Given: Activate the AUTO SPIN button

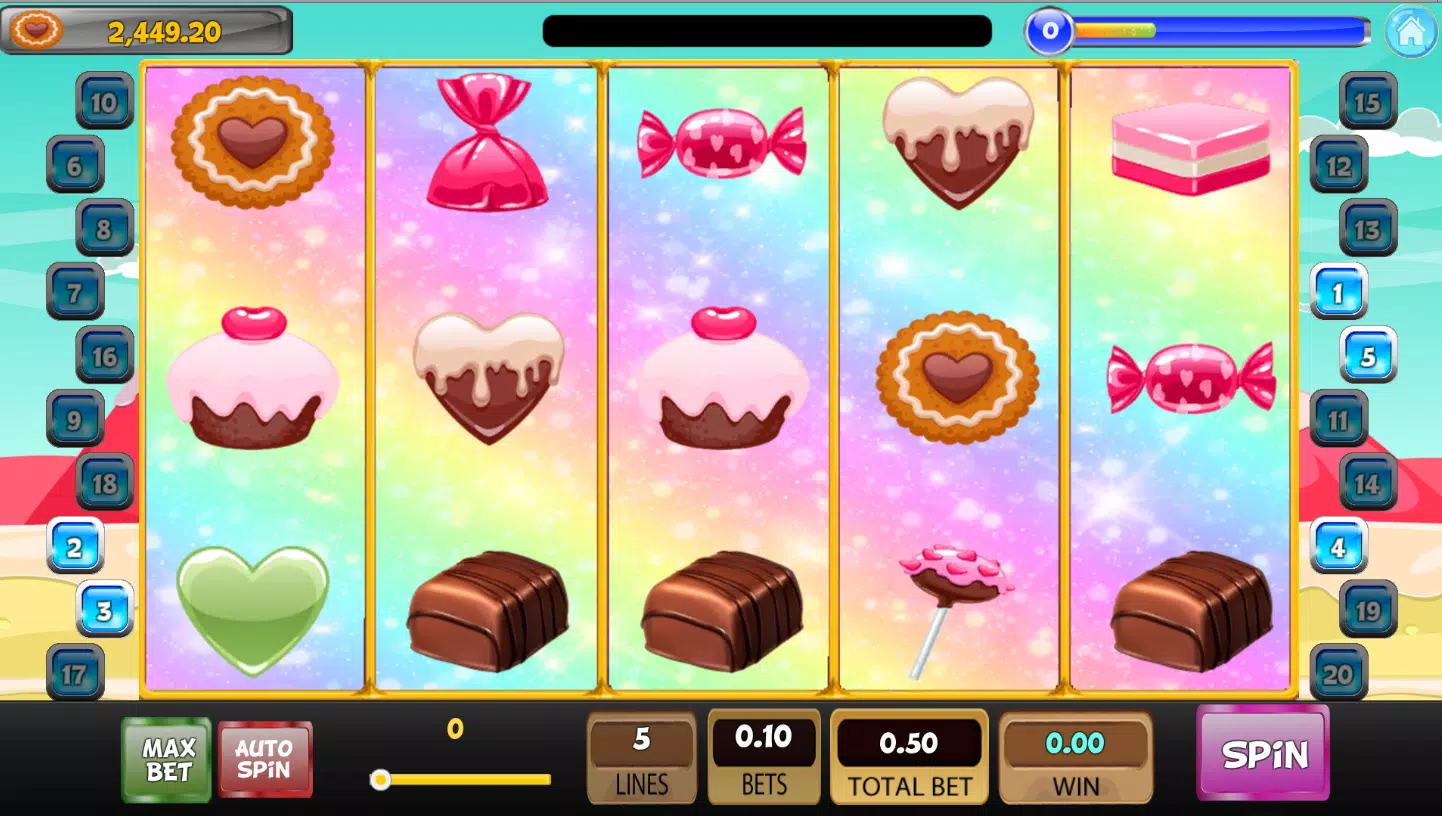Looking at the screenshot, I should 265,760.
